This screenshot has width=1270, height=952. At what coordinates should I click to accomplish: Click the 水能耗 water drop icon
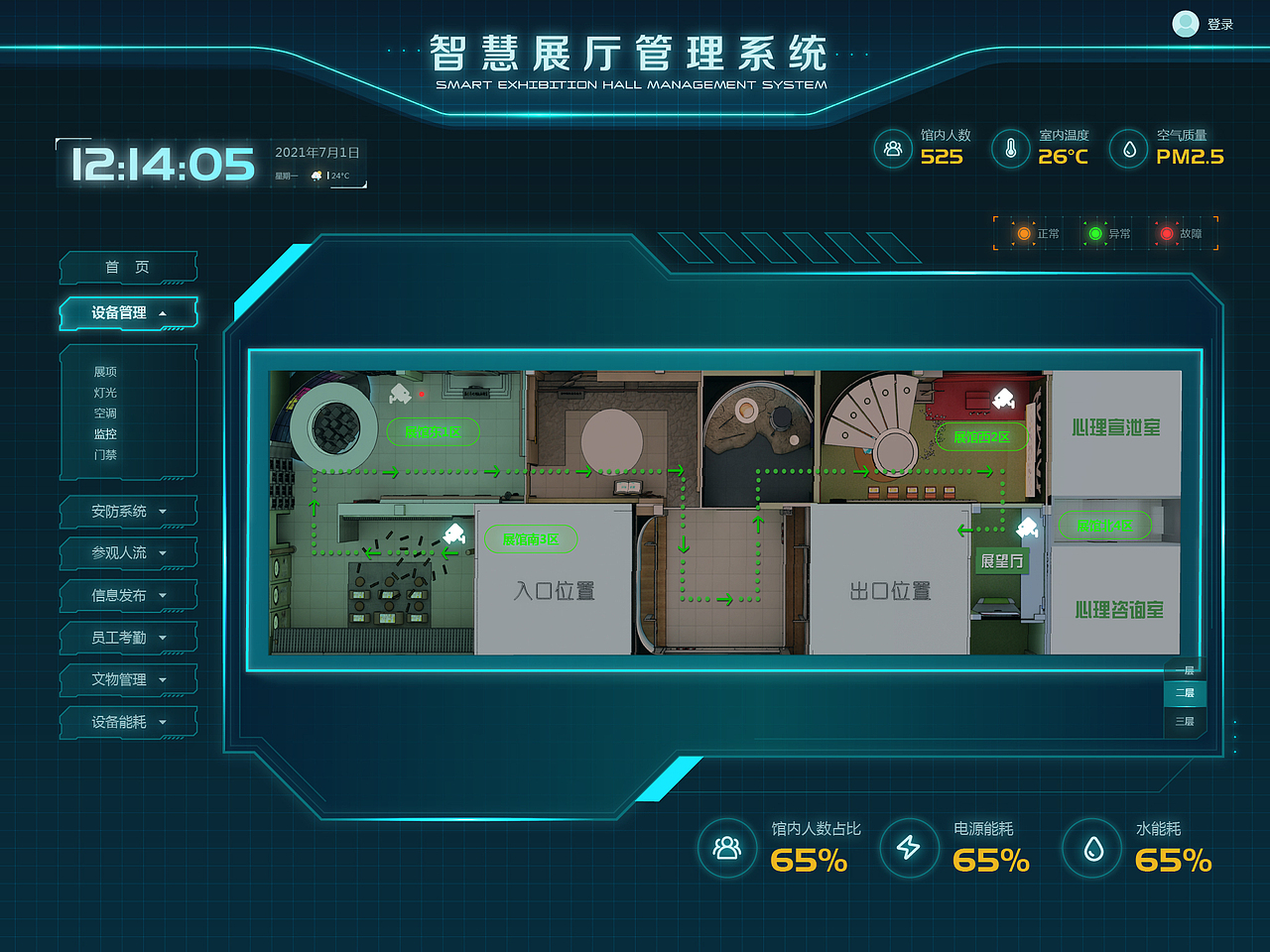[x=1091, y=849]
